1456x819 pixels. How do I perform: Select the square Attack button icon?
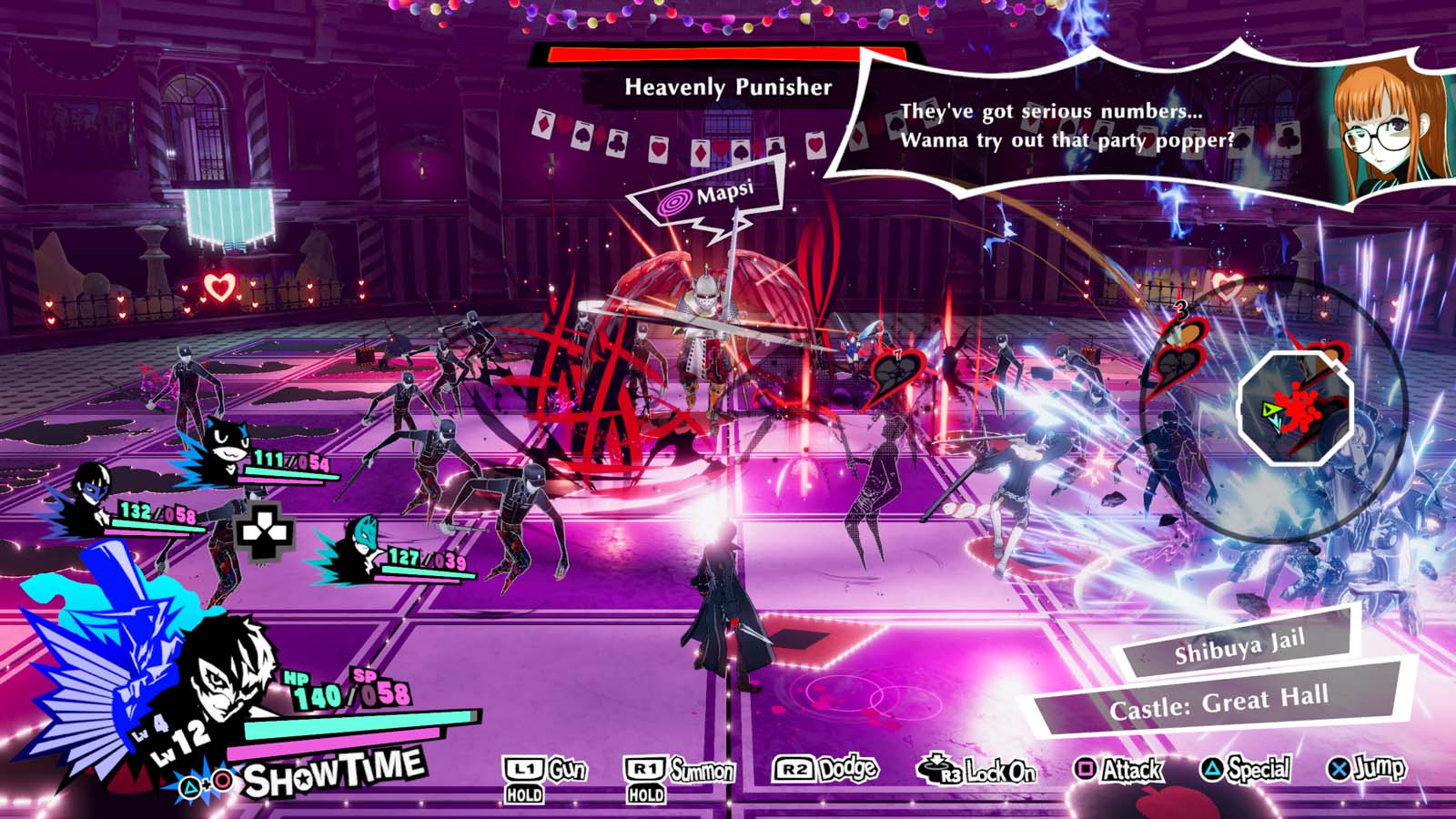click(x=1085, y=771)
